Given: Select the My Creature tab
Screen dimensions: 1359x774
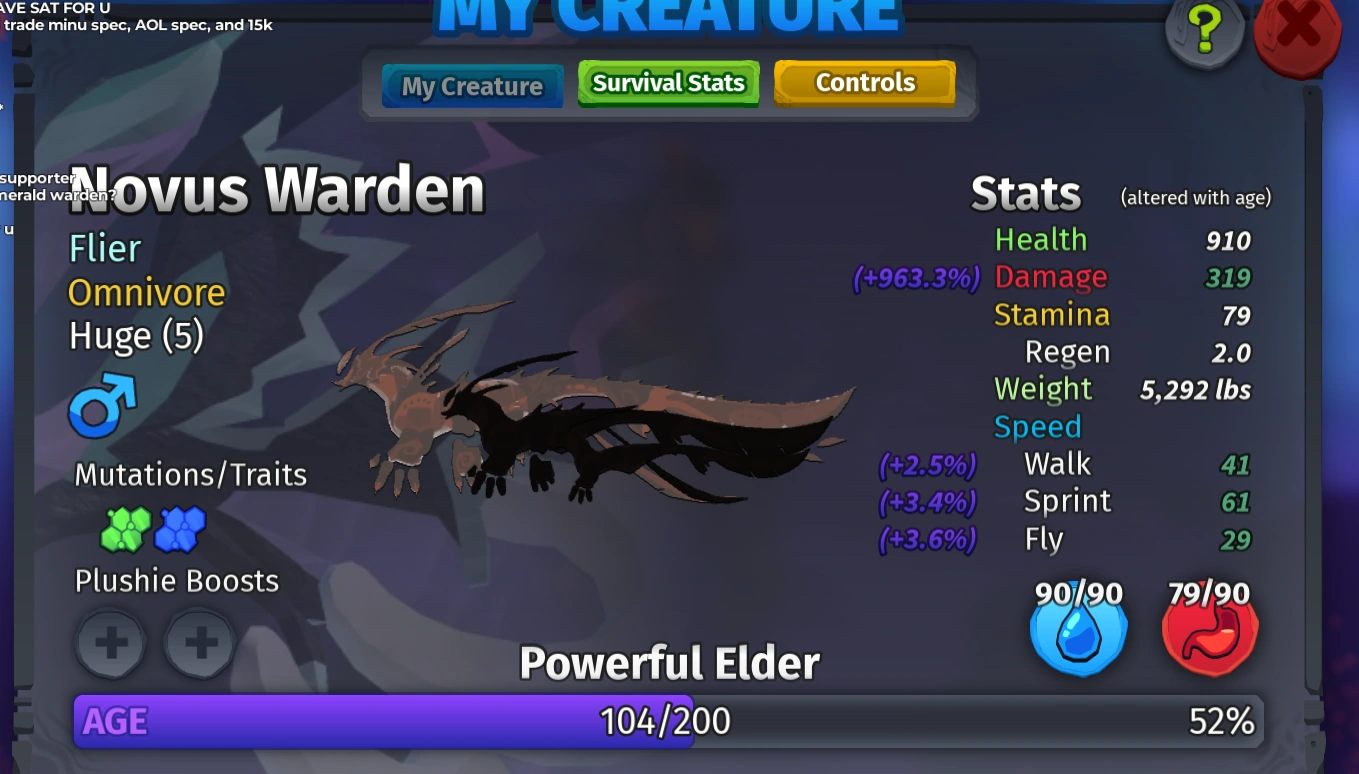Looking at the screenshot, I should click(x=471, y=86).
